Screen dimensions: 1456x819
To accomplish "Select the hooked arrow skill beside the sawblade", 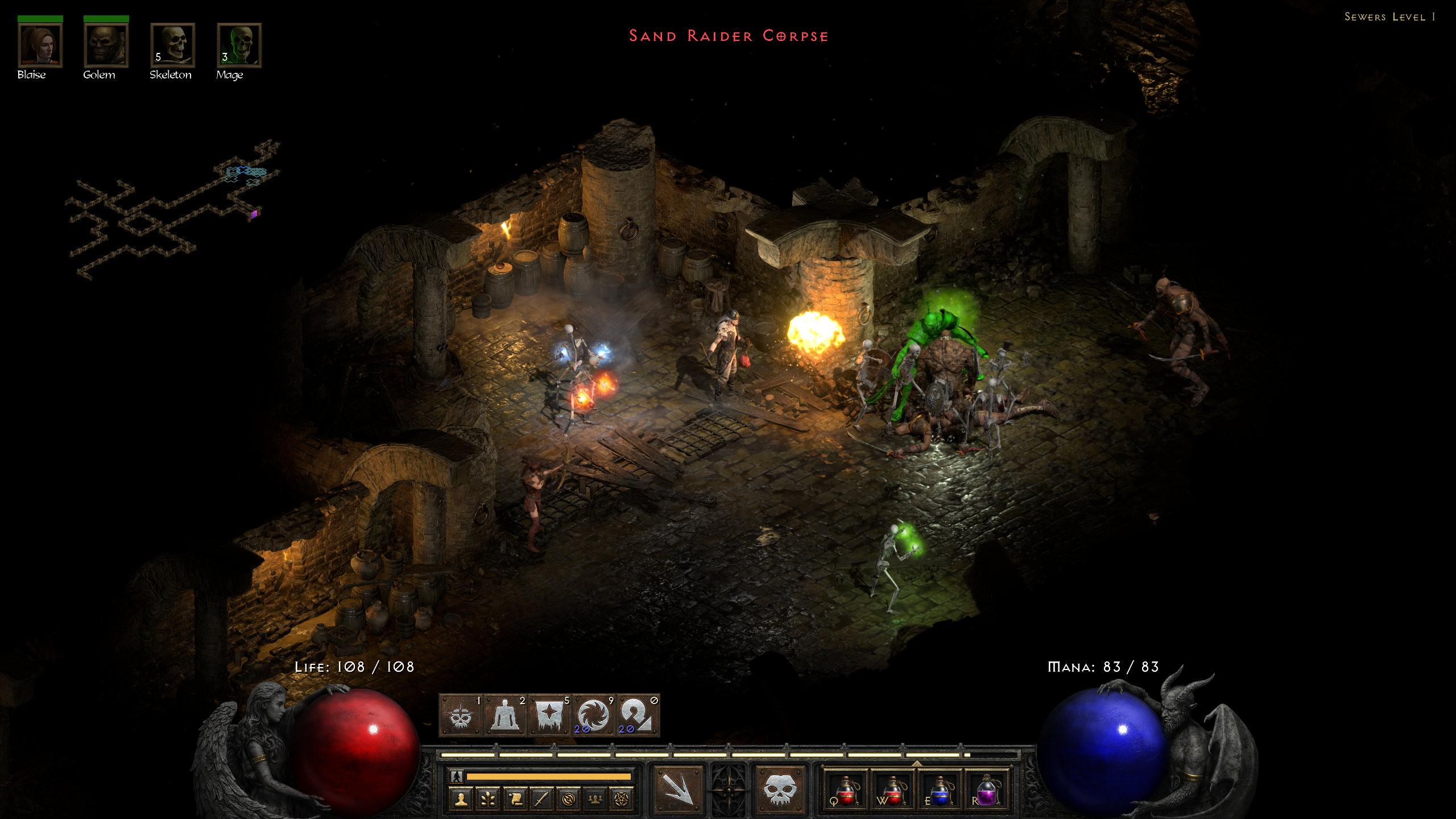I will click(637, 715).
